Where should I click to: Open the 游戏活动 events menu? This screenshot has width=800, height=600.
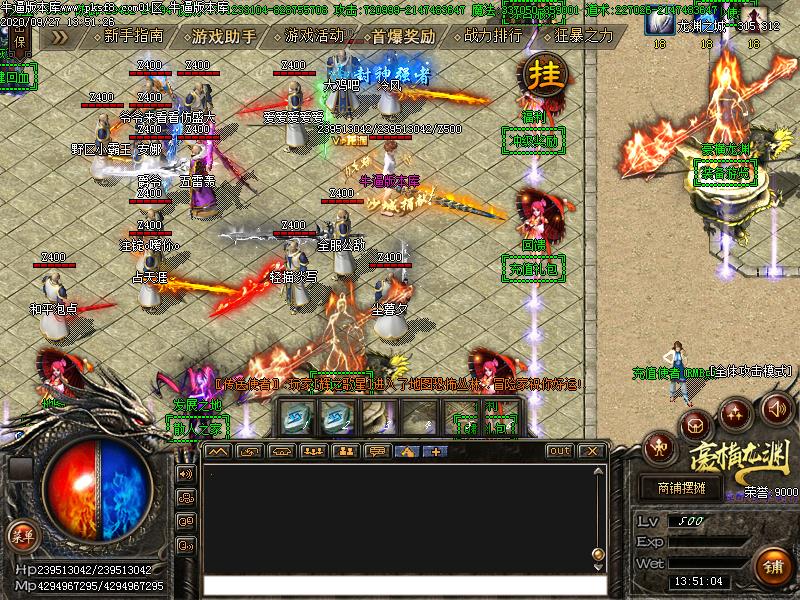pos(314,37)
